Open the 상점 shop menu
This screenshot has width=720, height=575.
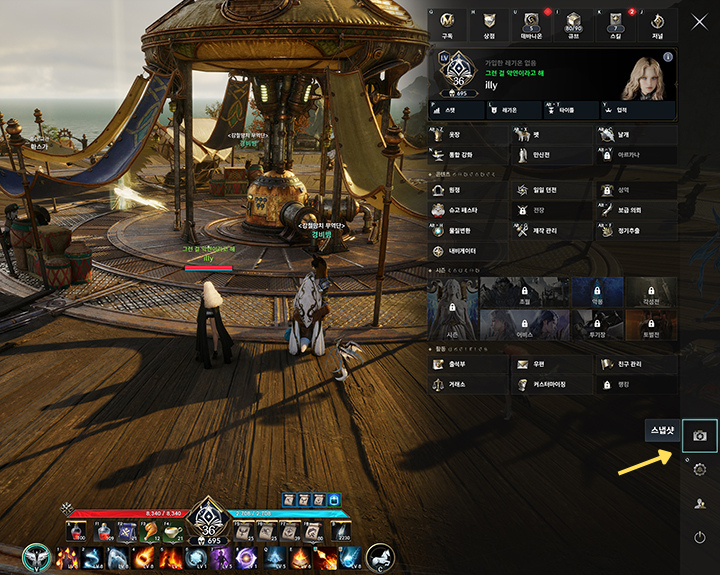click(489, 24)
